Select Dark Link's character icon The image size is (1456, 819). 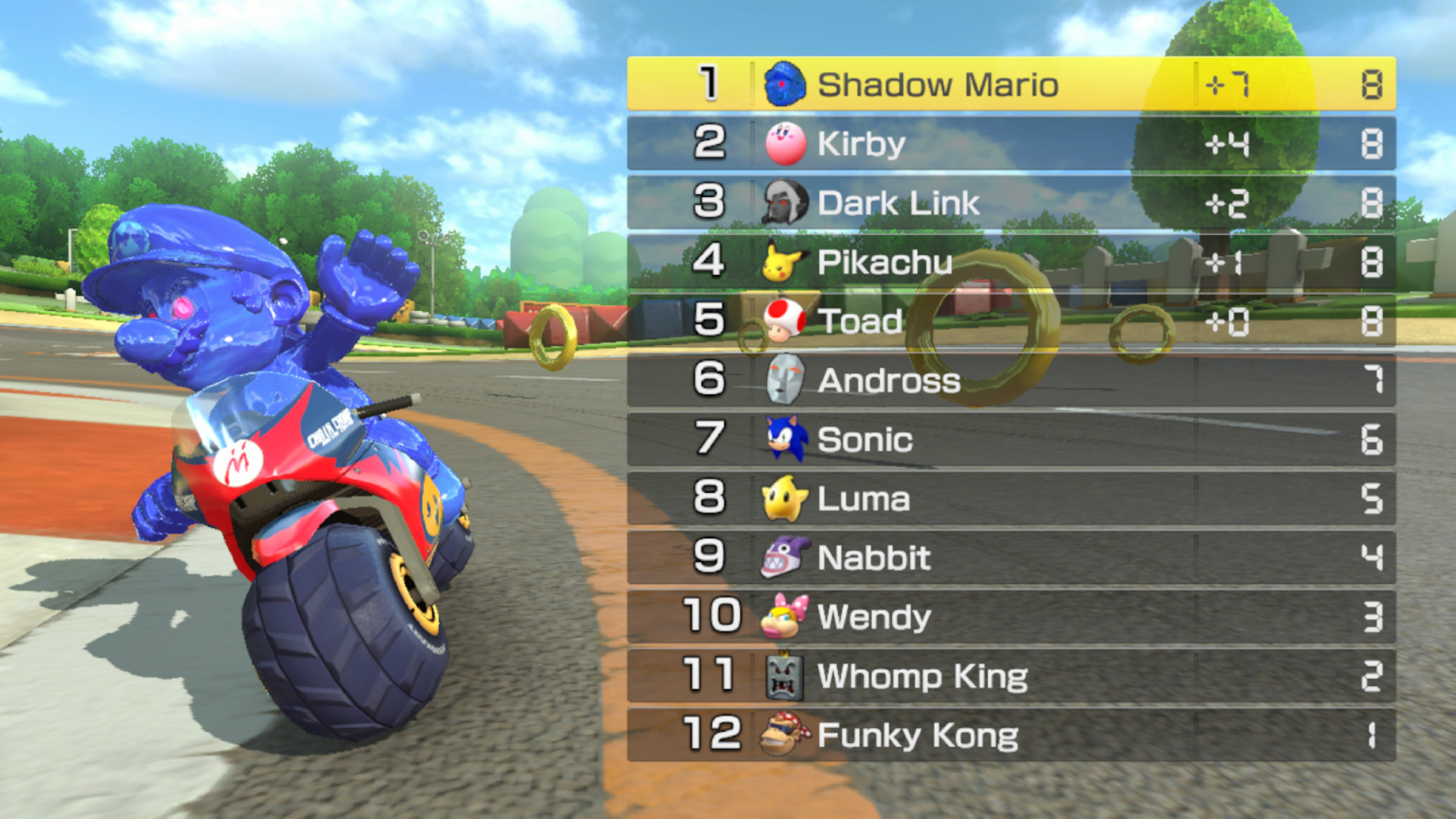785,202
